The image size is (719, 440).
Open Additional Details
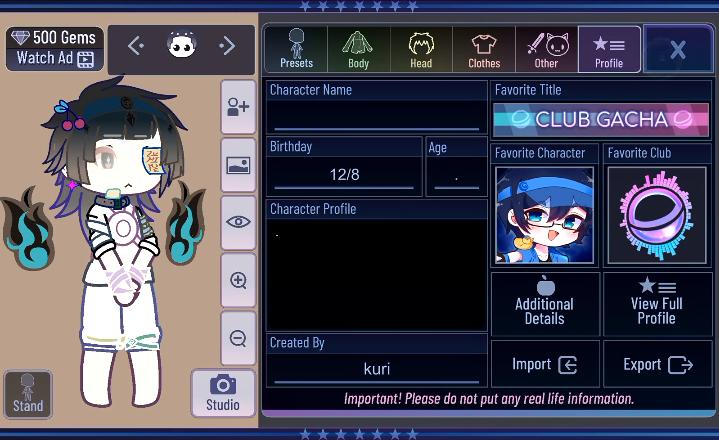point(545,303)
